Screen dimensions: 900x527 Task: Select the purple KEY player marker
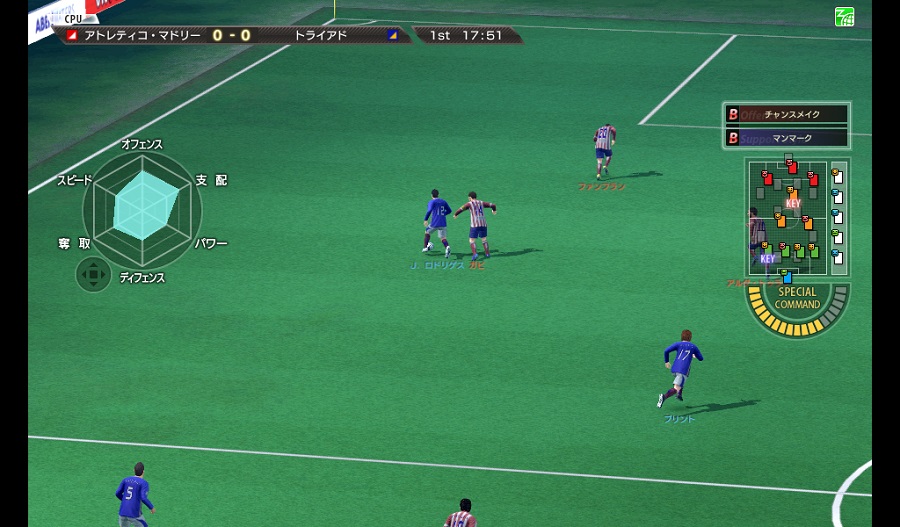coord(767,257)
